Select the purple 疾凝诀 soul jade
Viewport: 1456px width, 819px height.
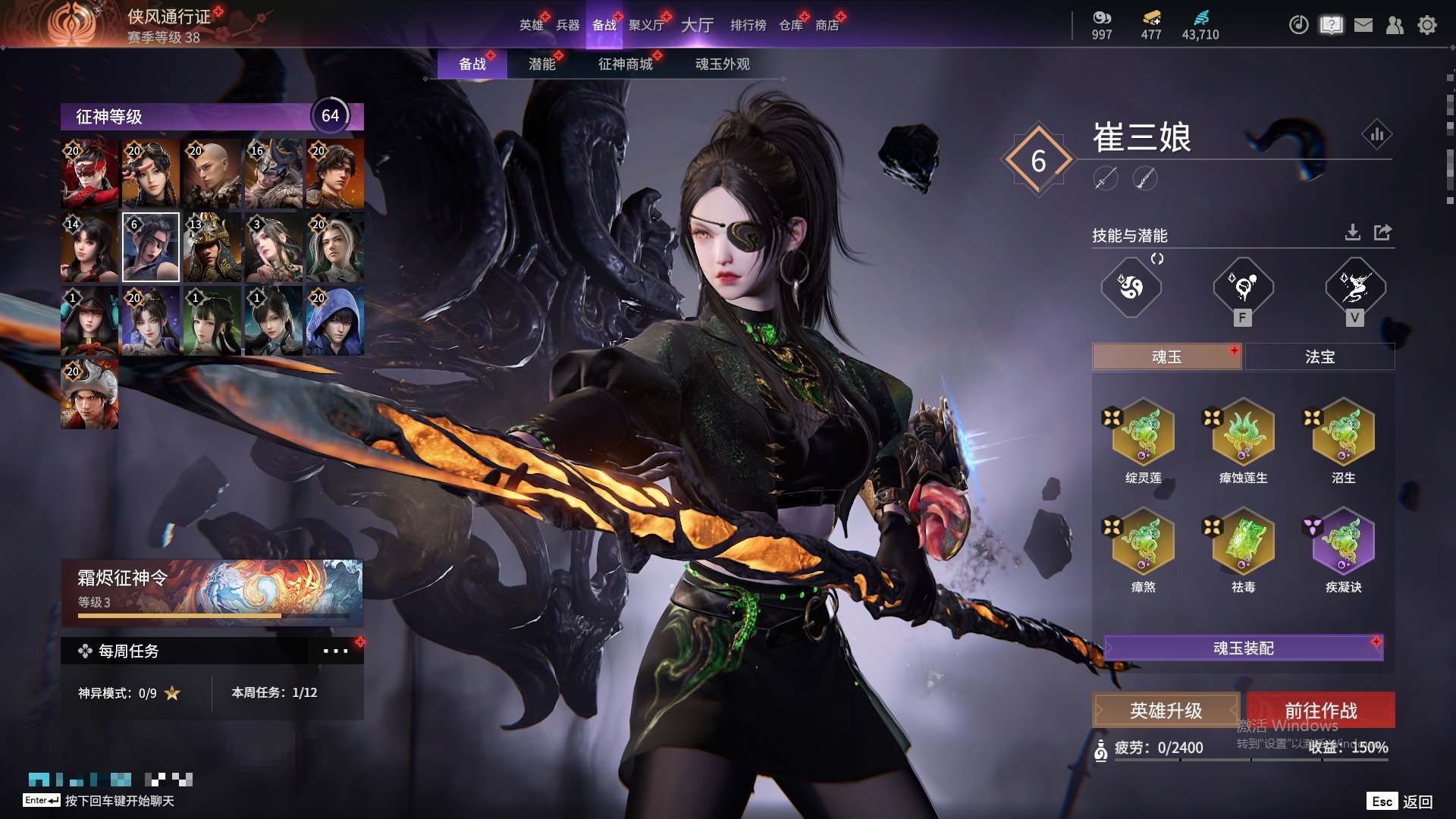pyautogui.click(x=1343, y=541)
